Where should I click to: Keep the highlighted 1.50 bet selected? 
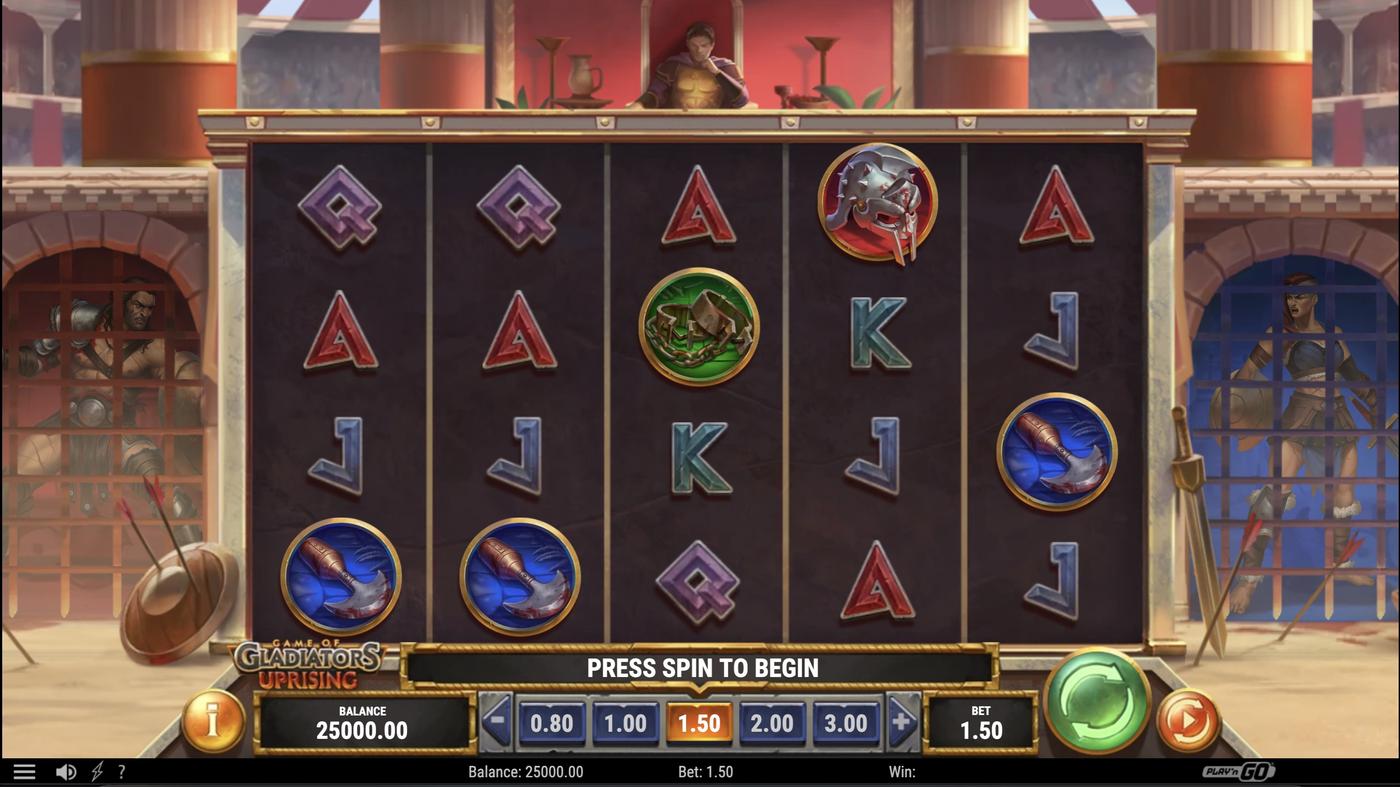click(699, 722)
